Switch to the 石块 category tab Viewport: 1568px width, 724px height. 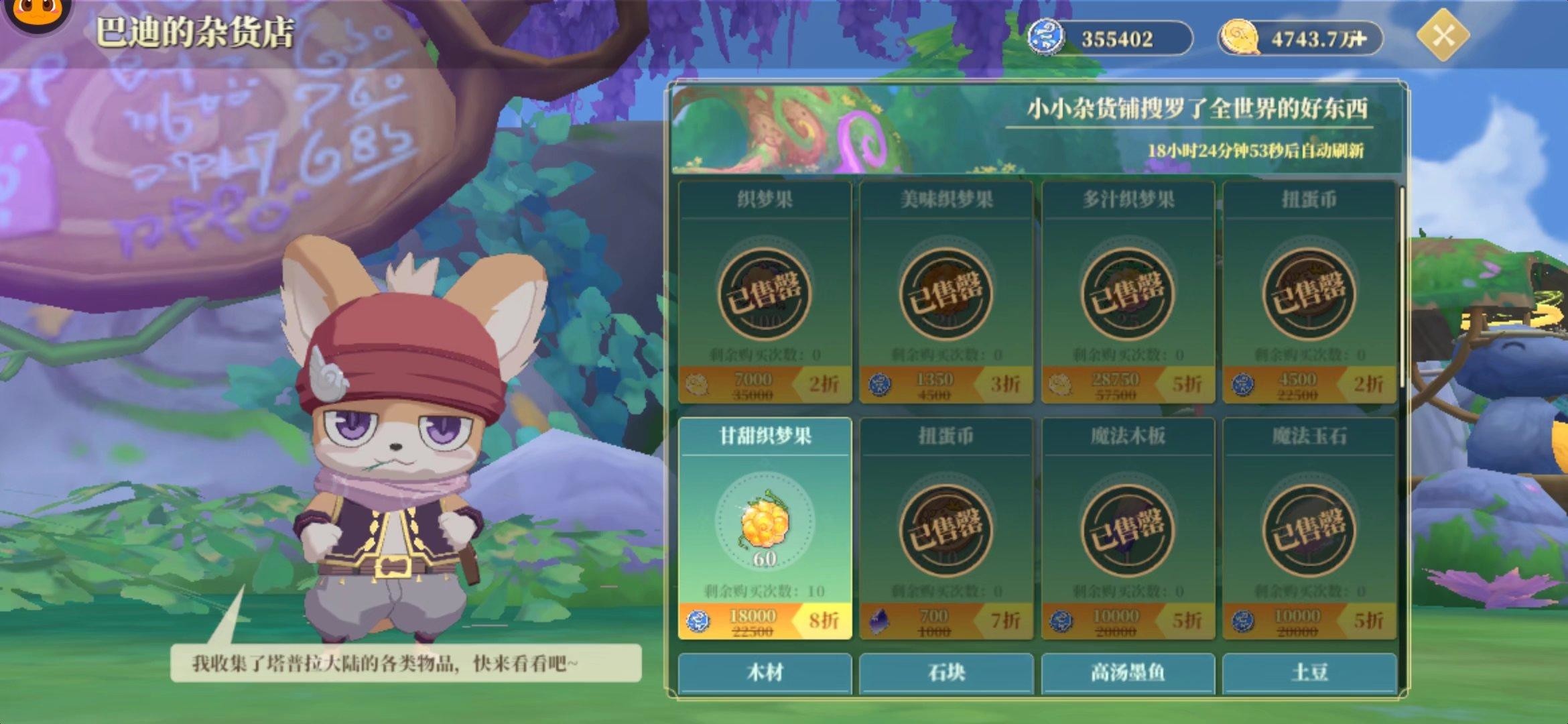pyautogui.click(x=948, y=674)
